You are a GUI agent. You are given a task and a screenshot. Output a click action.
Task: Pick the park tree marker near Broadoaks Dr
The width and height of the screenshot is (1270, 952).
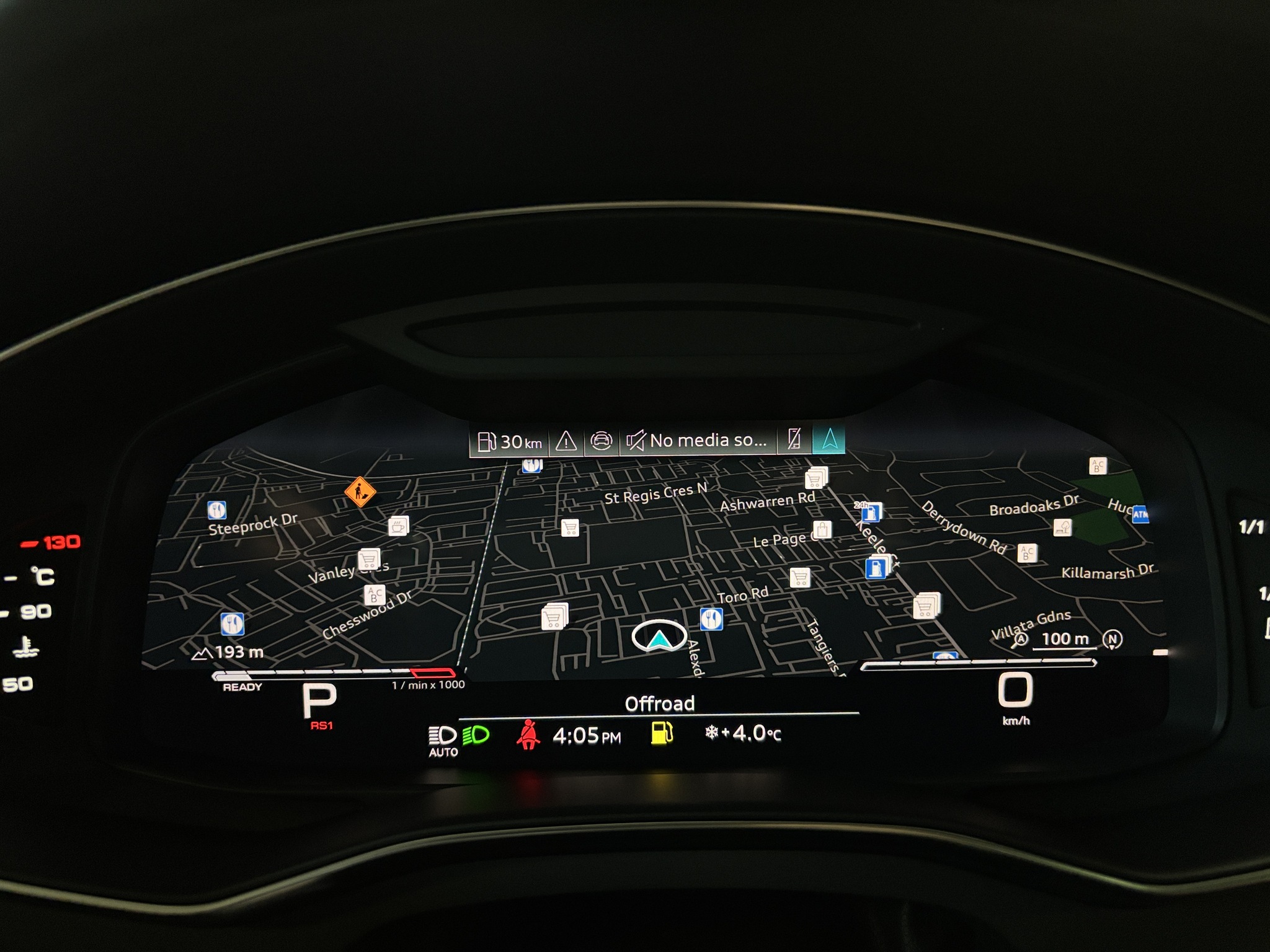click(x=1062, y=527)
